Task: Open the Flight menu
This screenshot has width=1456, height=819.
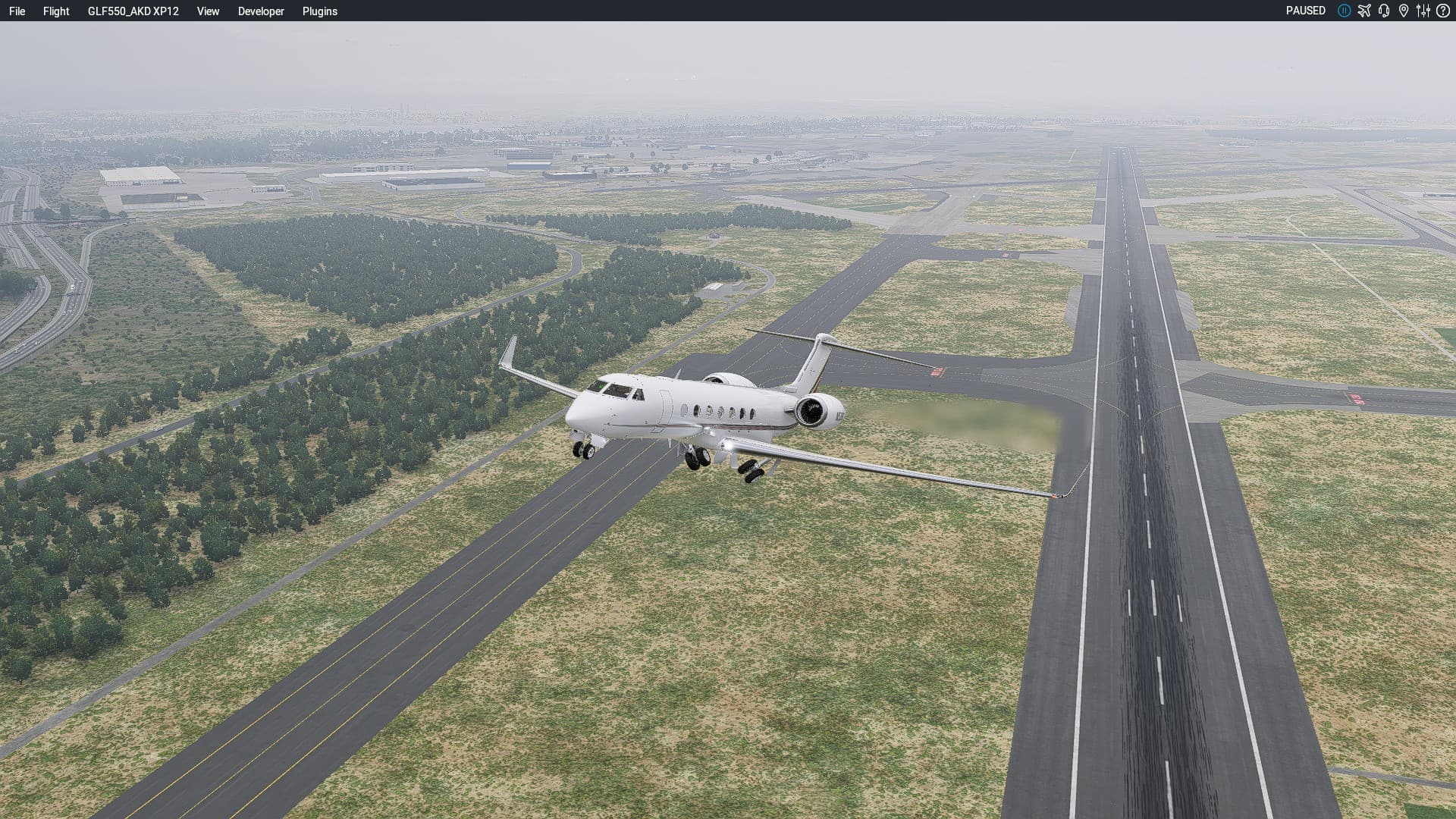Action: point(56,11)
